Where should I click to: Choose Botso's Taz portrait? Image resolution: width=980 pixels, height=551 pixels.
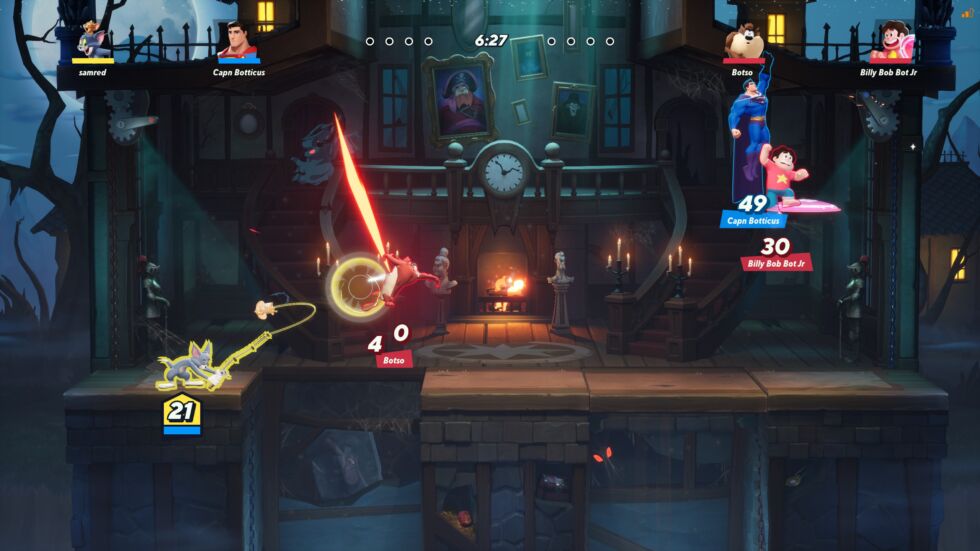[744, 41]
